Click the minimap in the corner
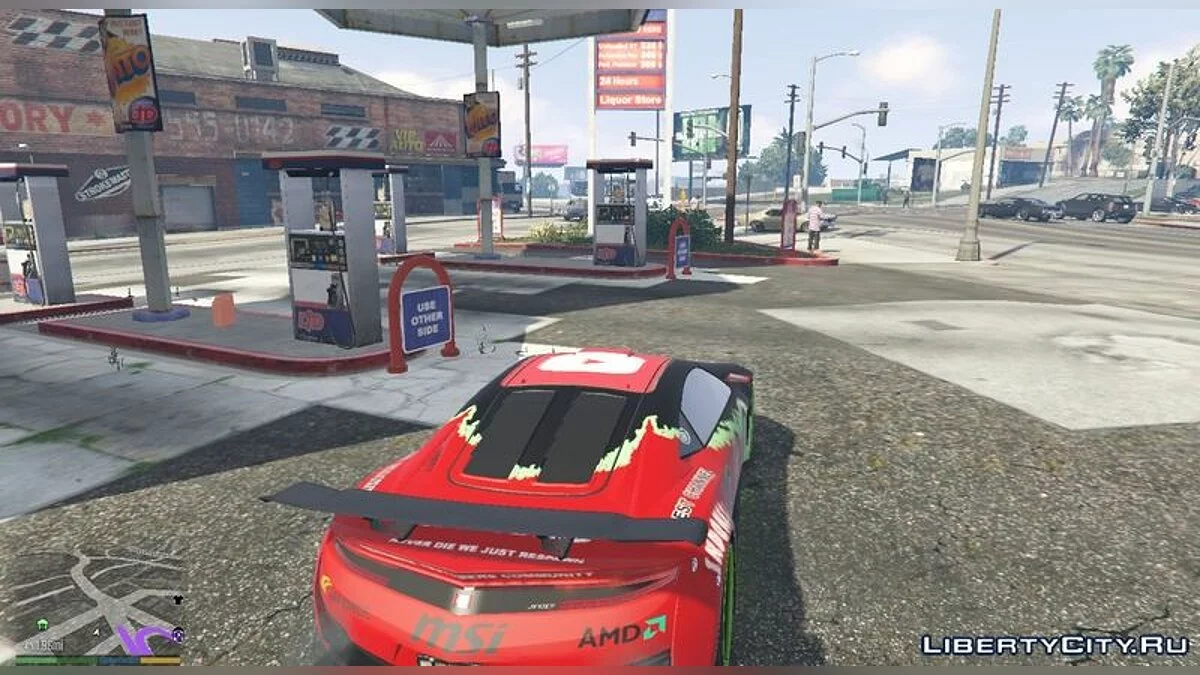Screen dimensions: 1200x675 point(97,602)
